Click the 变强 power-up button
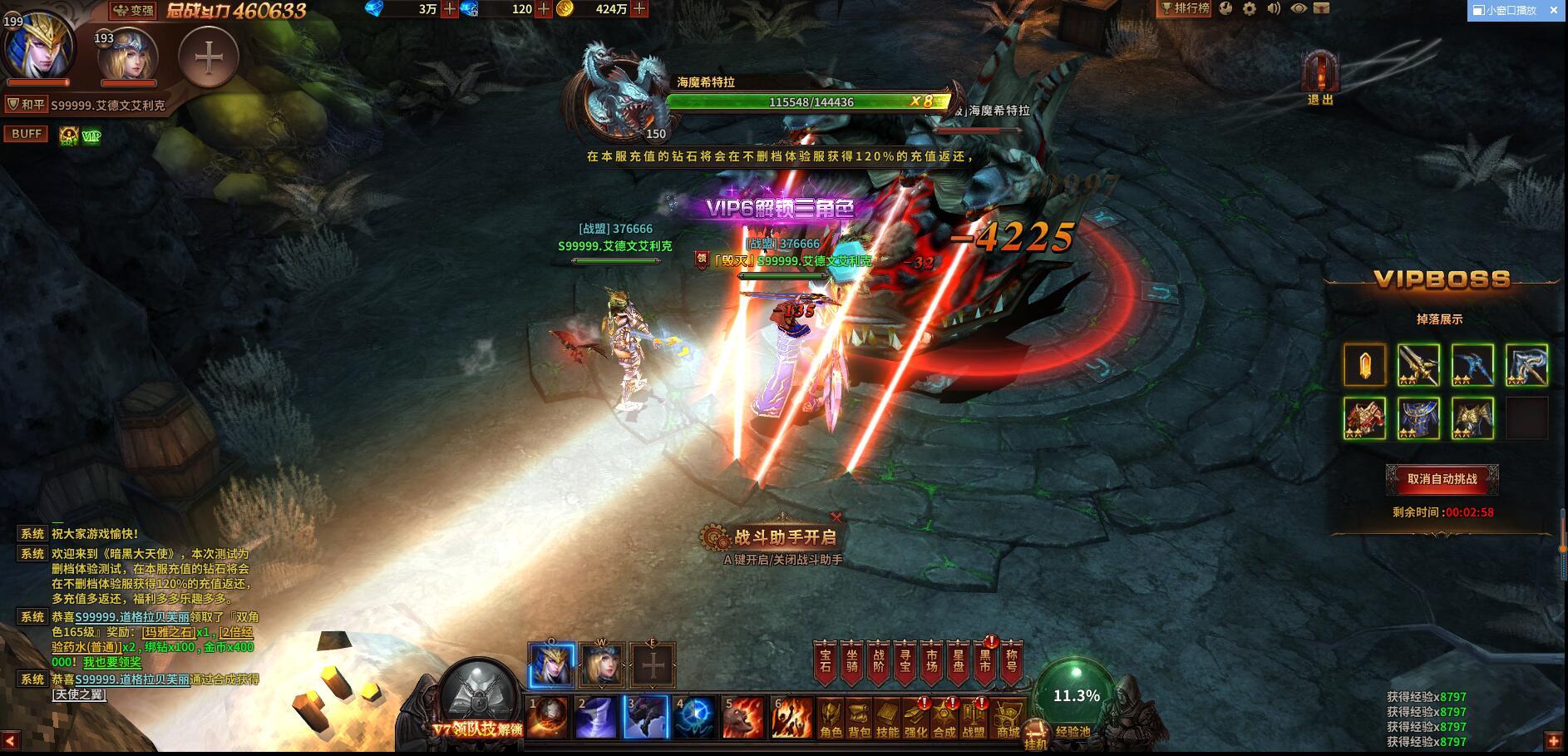1568x756 pixels. 134,11
